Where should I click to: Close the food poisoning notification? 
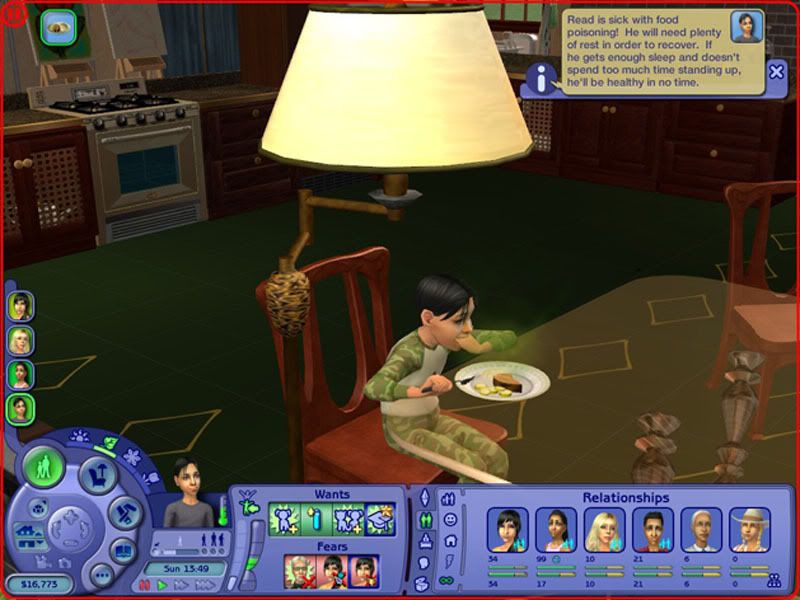click(x=776, y=72)
